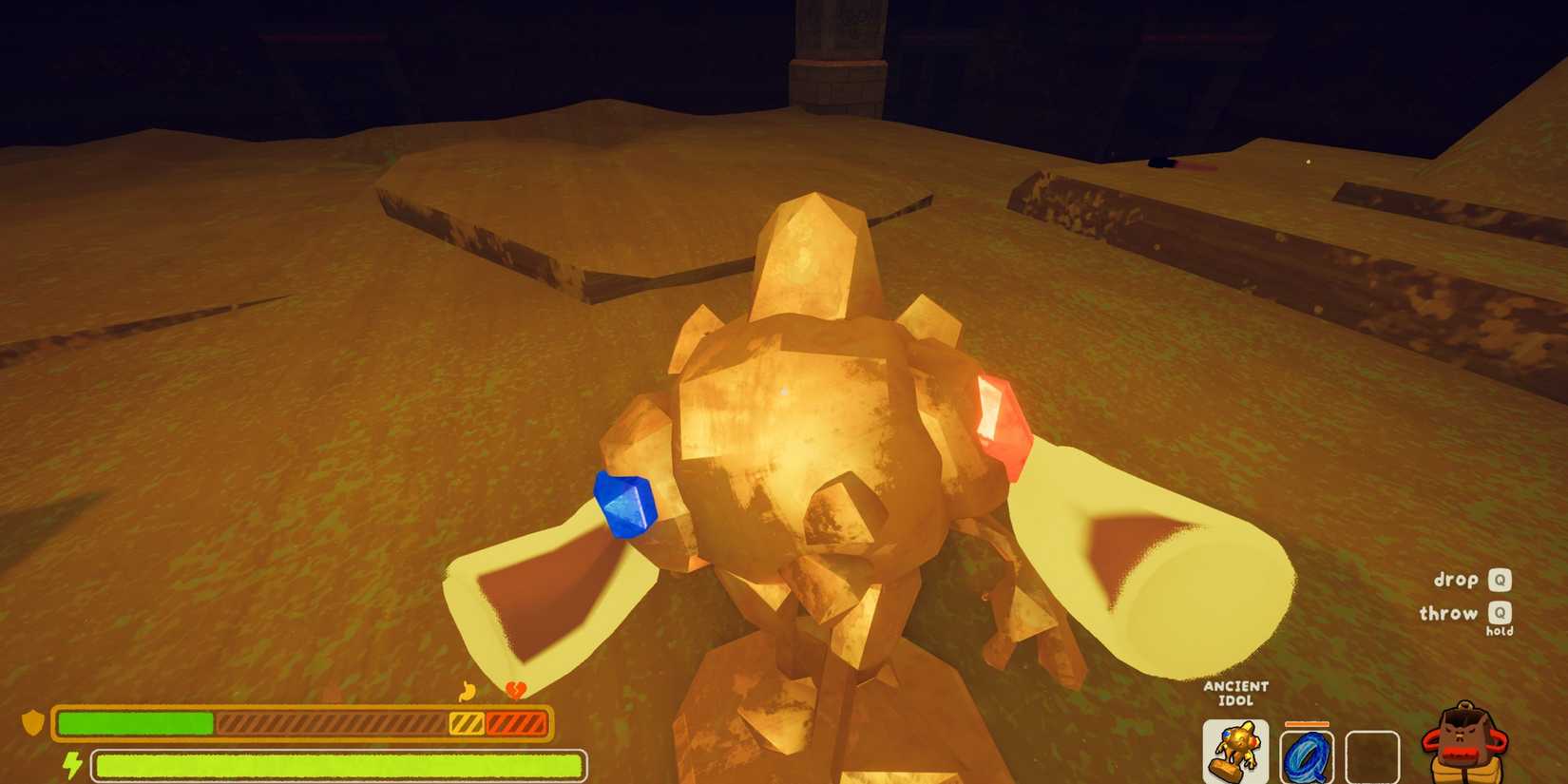Click the shield icon beside the health bar
This screenshot has width=1568, height=784.
click(x=32, y=720)
